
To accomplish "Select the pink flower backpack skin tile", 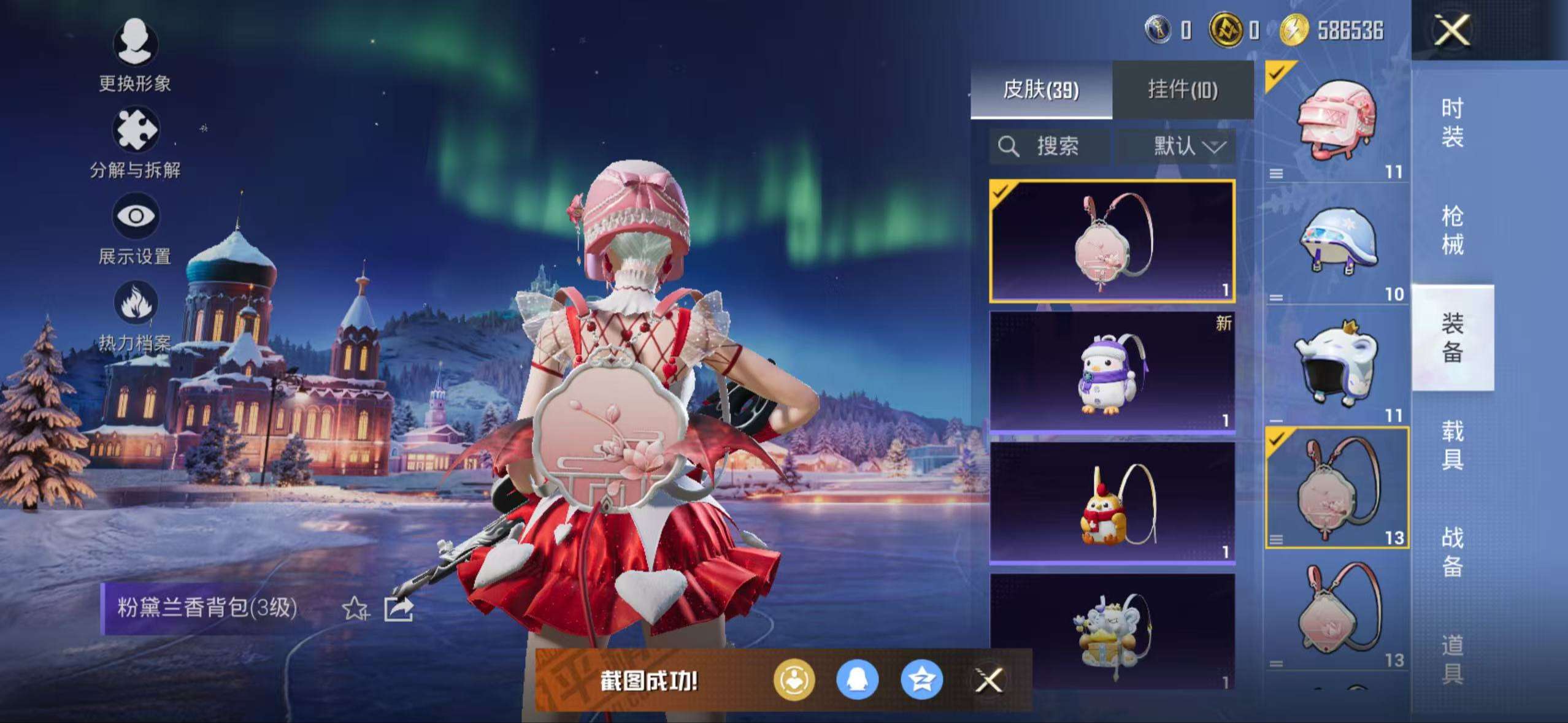I will point(1112,241).
